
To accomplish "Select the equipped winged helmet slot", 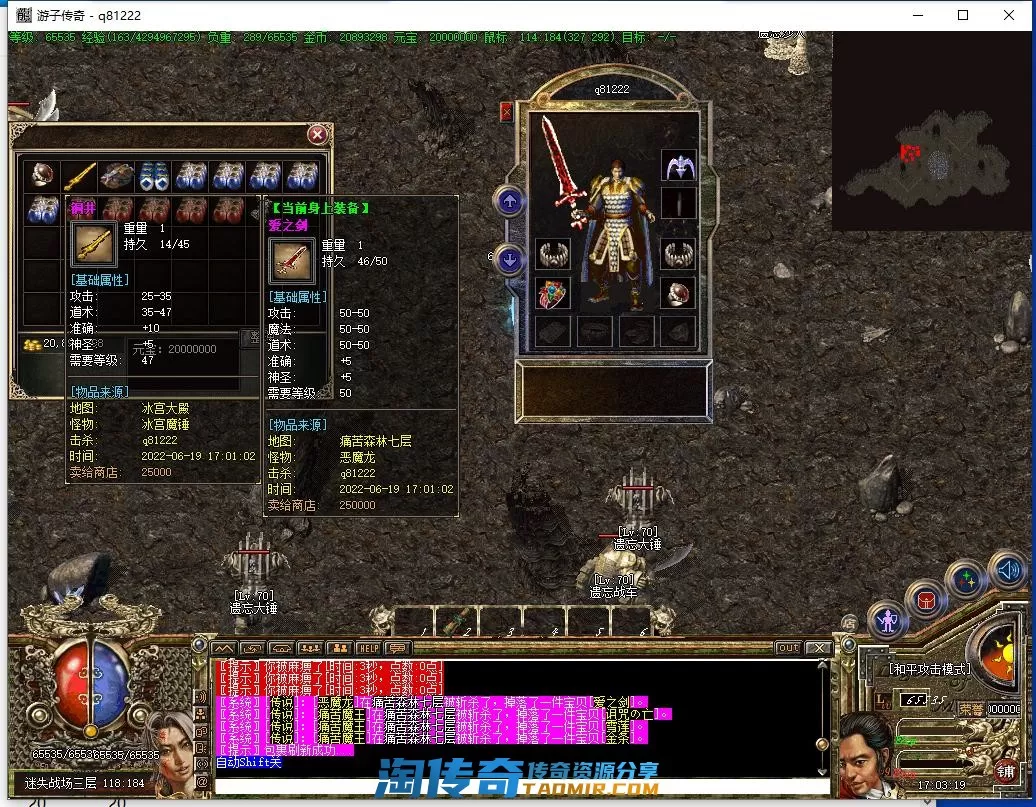I will (678, 166).
